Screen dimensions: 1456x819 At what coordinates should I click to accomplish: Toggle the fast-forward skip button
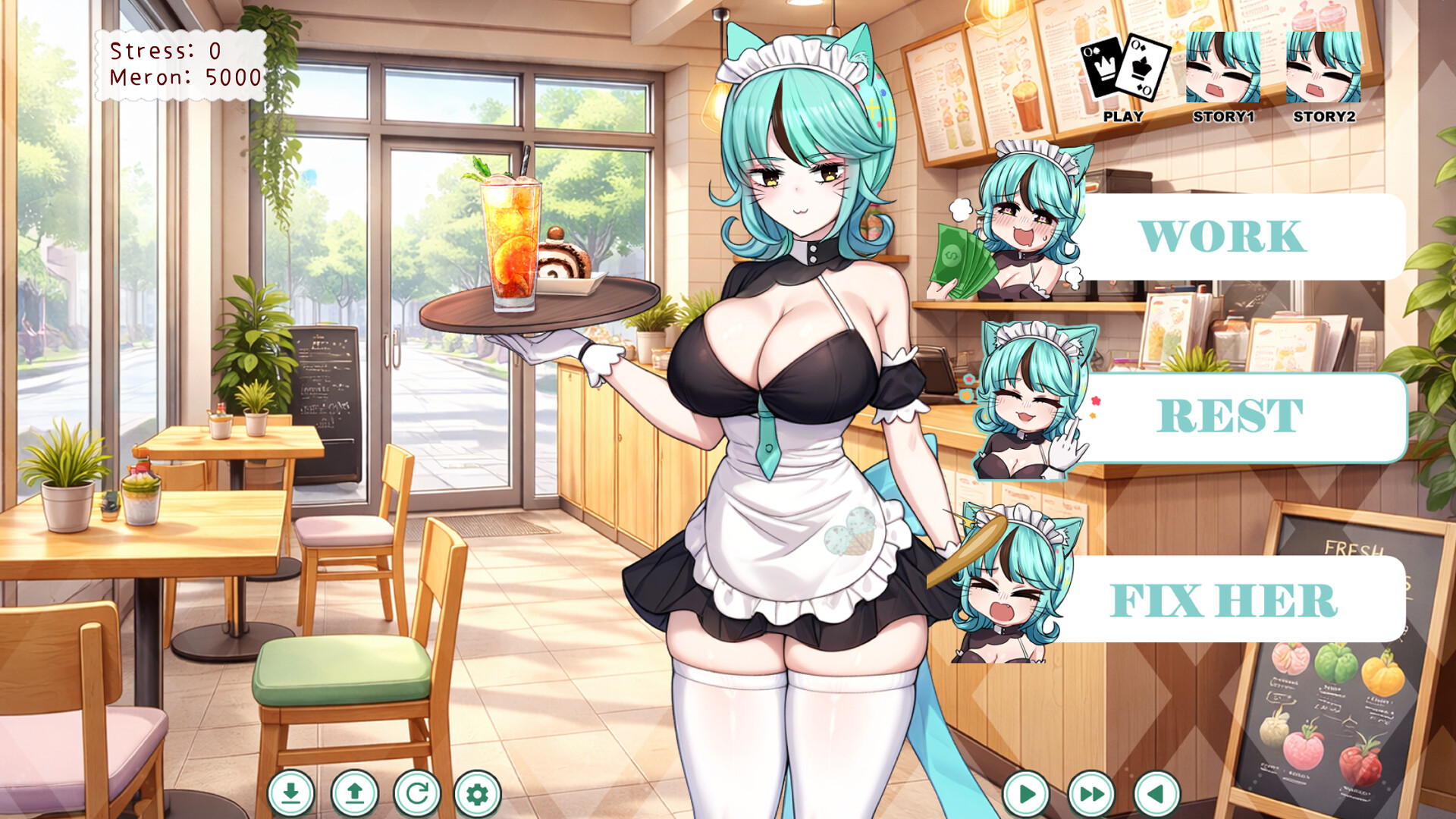[1091, 794]
